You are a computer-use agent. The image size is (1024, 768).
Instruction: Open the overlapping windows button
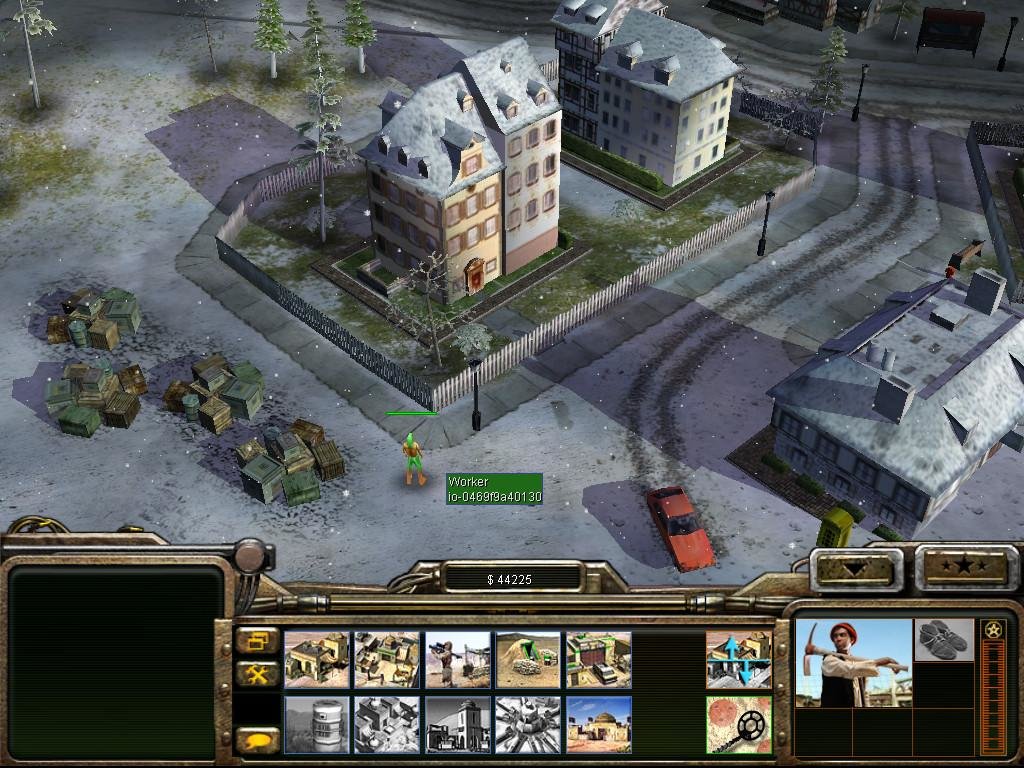point(258,640)
